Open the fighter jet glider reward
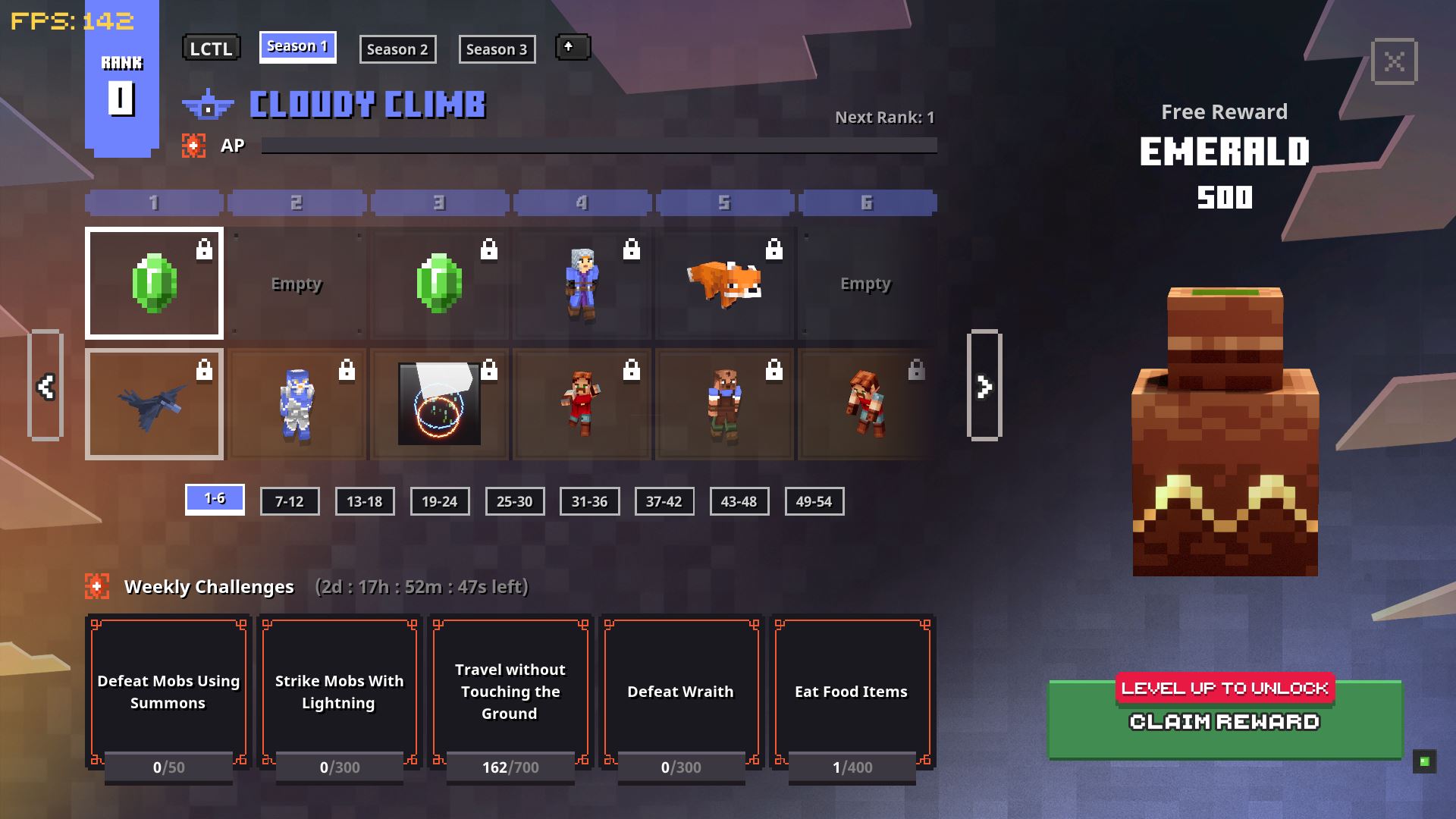Viewport: 1456px width, 819px height. tap(154, 403)
